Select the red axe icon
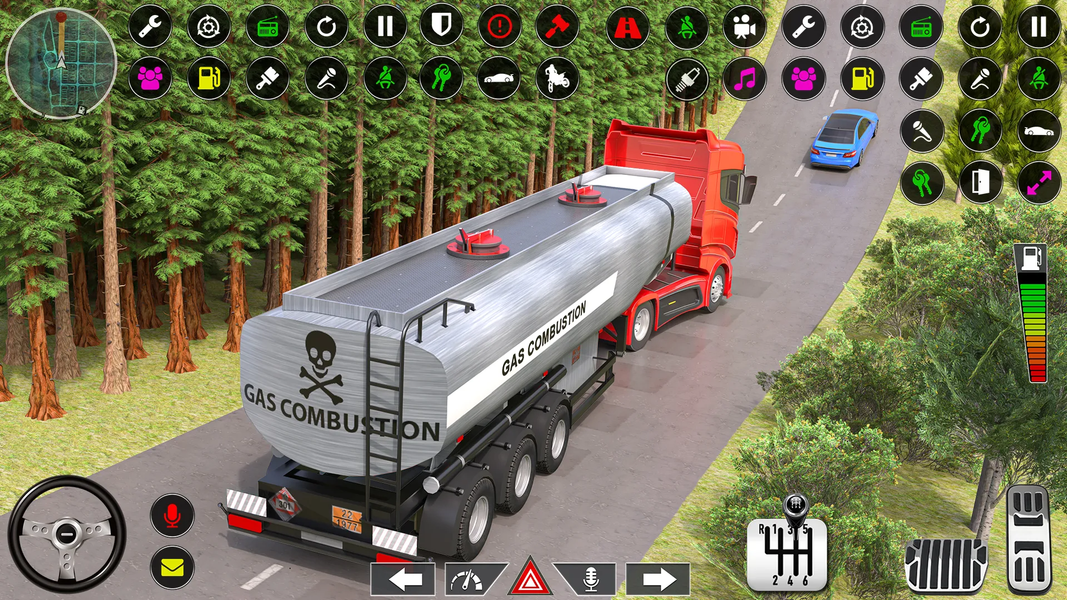 557,26
